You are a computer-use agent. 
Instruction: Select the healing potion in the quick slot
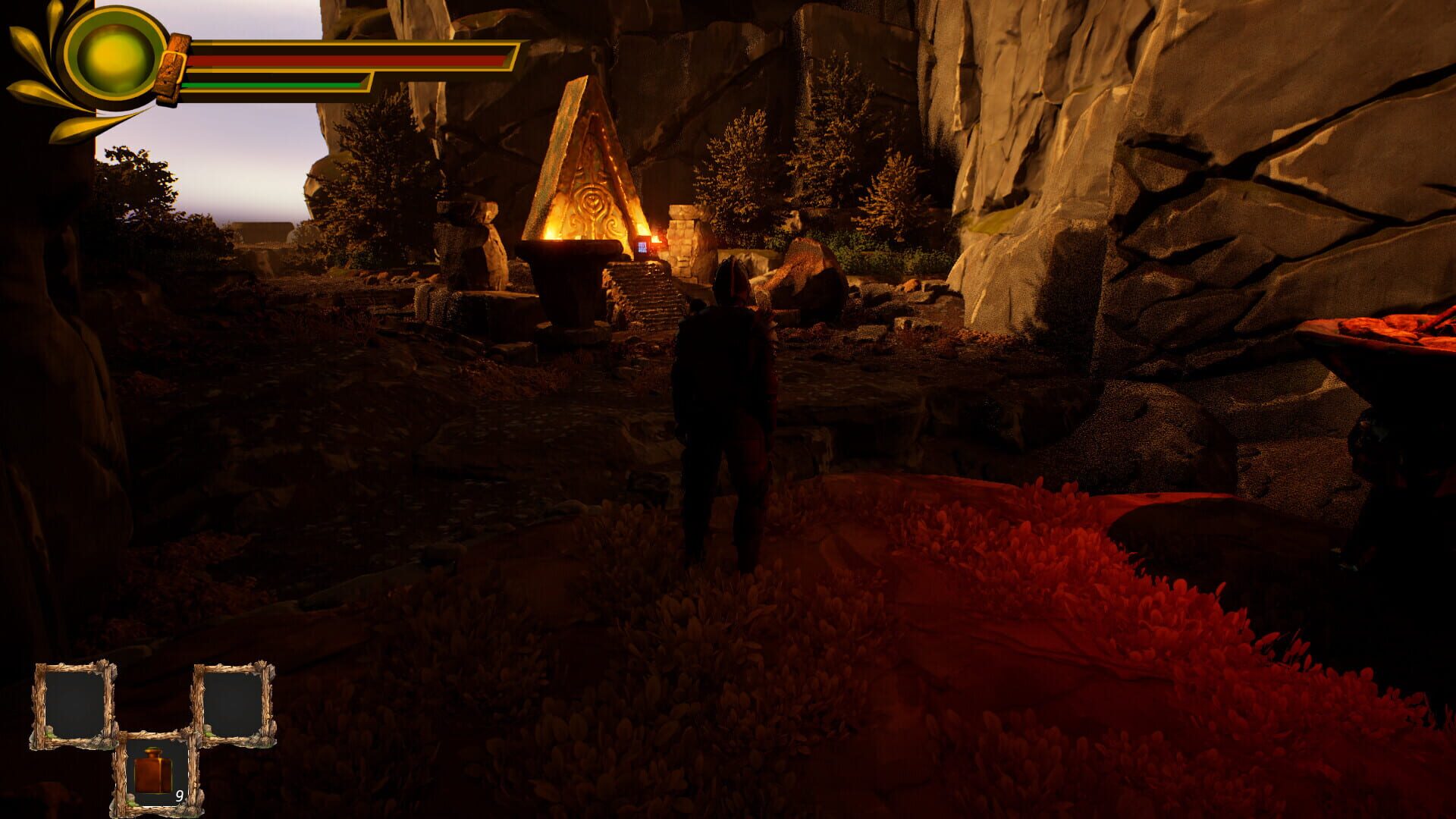coord(152,773)
